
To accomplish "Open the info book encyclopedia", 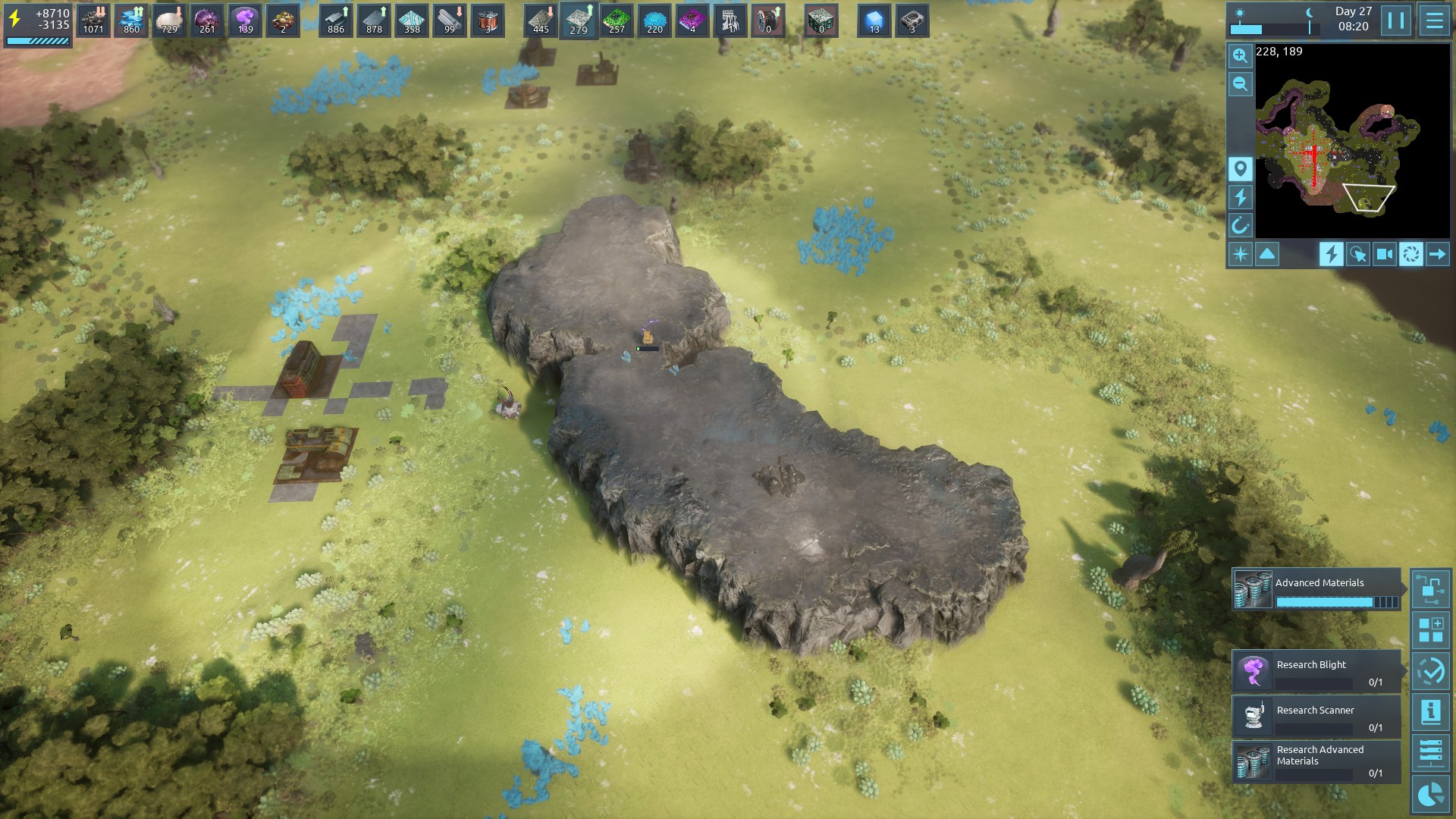I will click(1431, 712).
